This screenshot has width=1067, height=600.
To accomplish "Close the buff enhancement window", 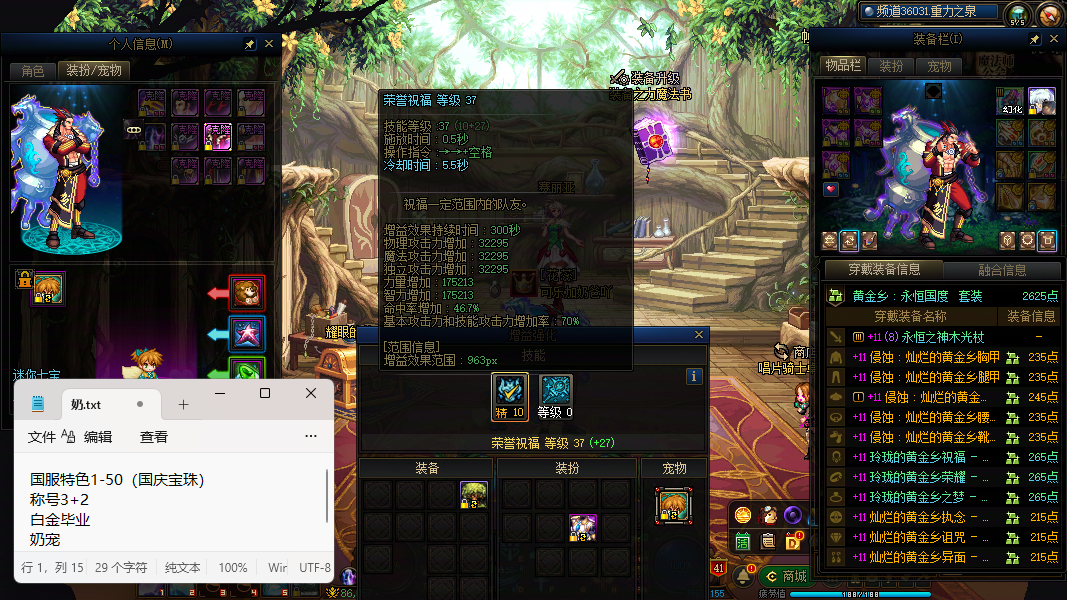I will coord(698,336).
